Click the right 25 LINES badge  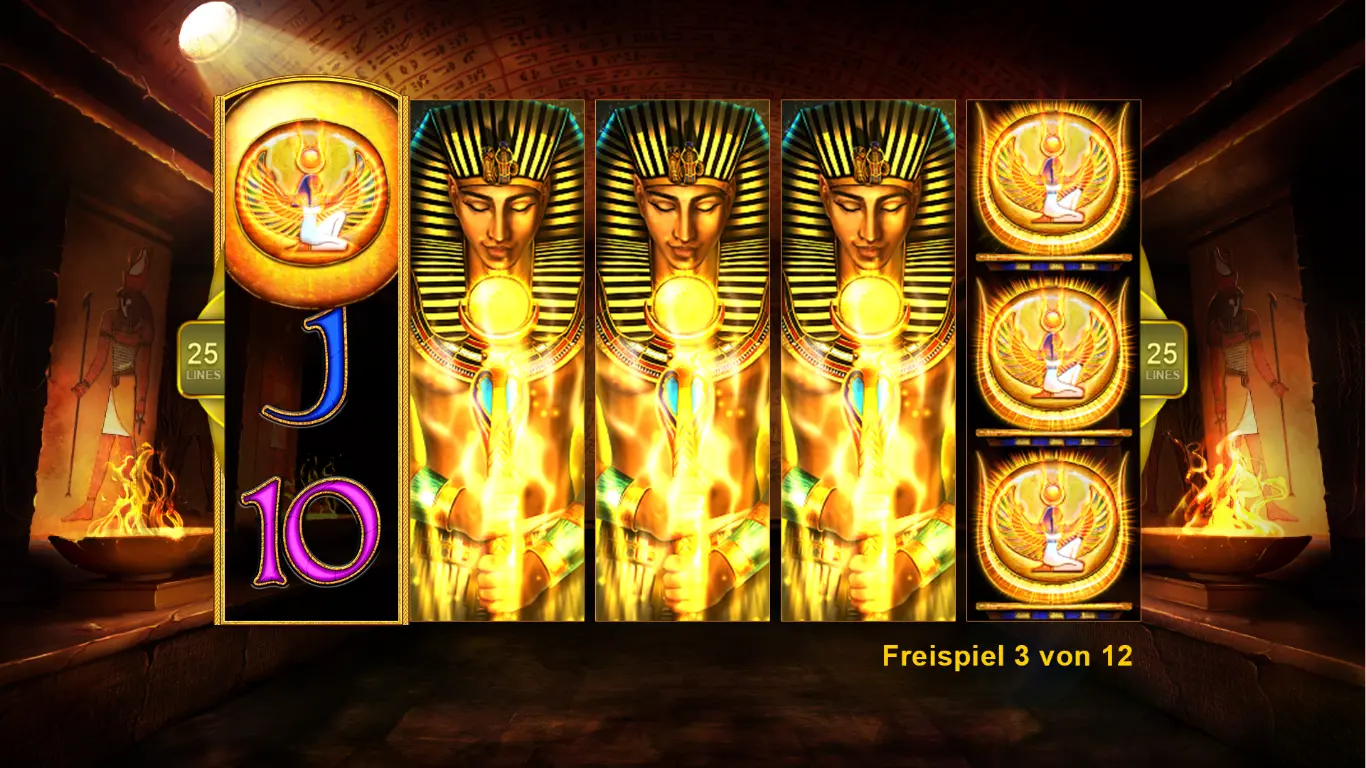tap(1163, 355)
